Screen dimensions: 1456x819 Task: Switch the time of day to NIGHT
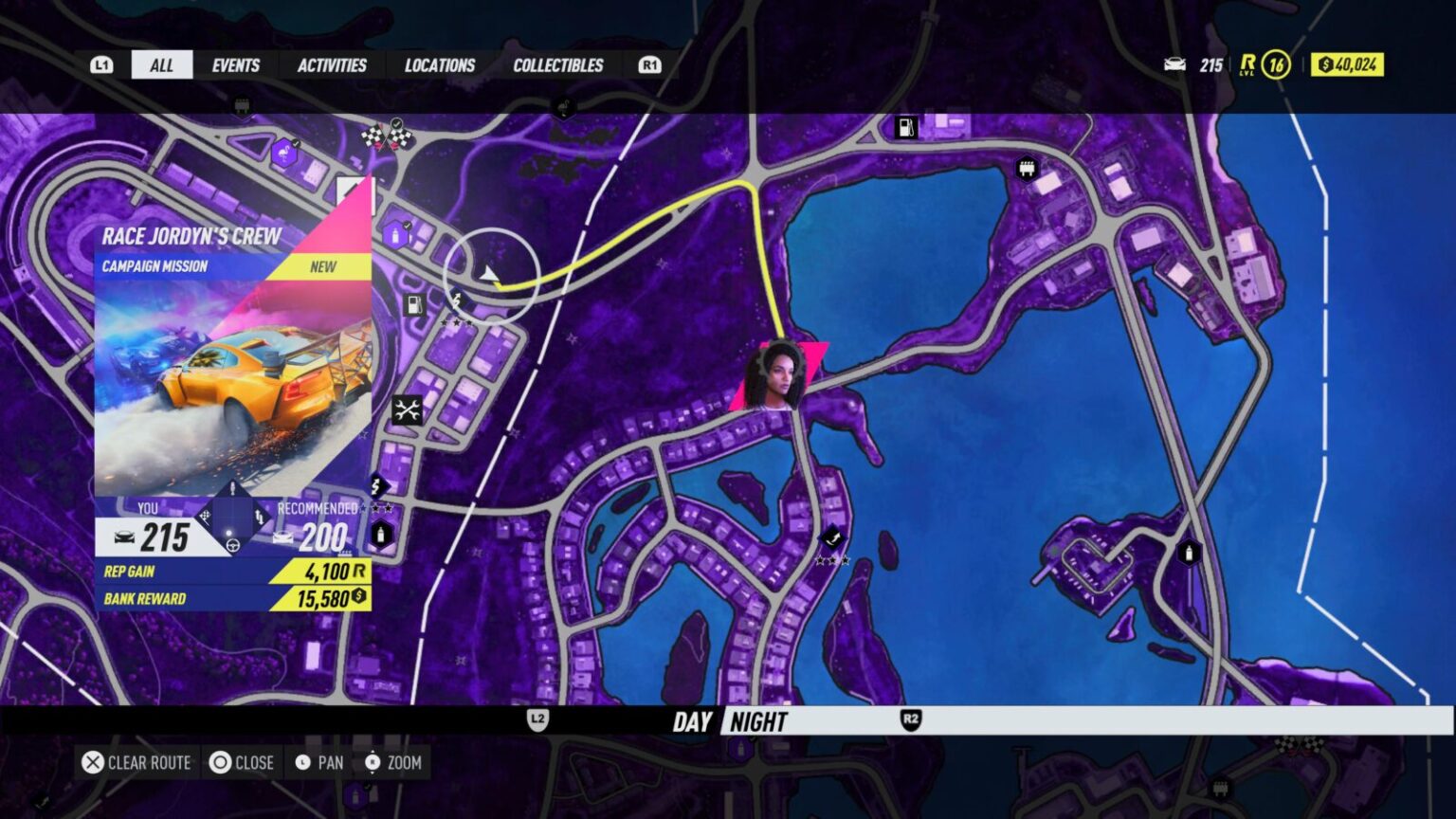[756, 722]
